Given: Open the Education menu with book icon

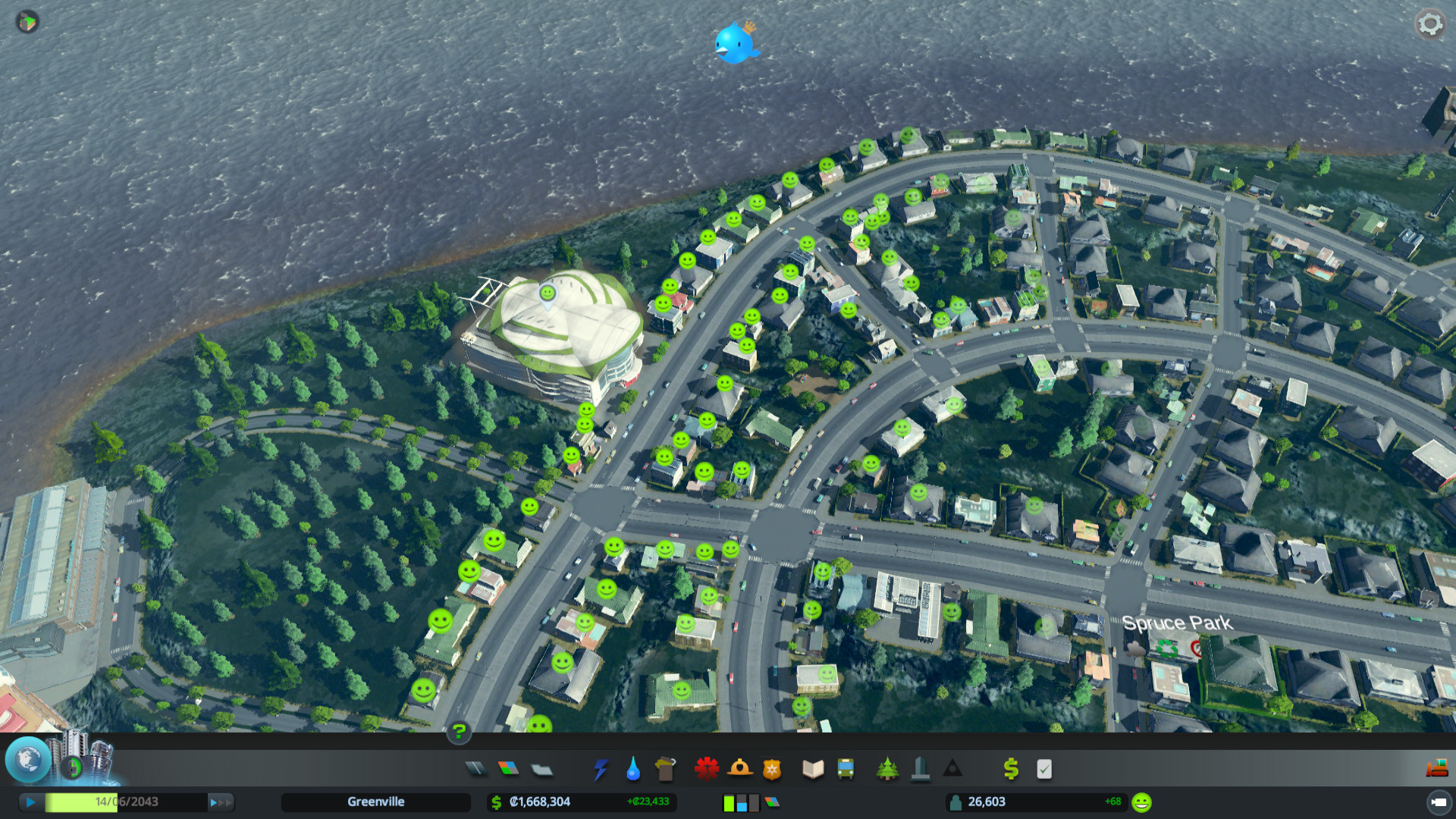Looking at the screenshot, I should tap(811, 768).
